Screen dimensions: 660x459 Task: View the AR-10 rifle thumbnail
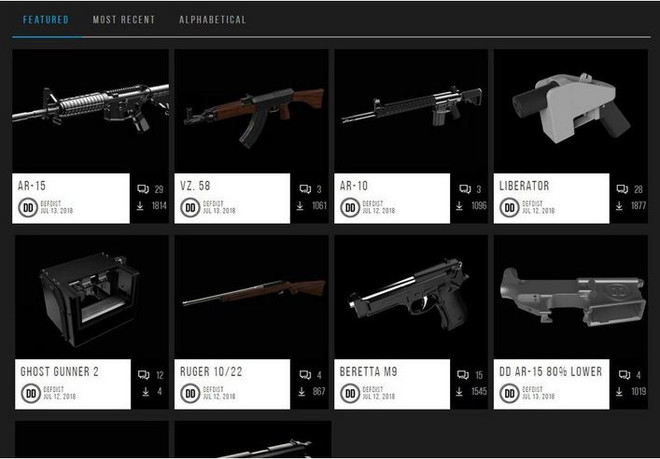[411, 112]
